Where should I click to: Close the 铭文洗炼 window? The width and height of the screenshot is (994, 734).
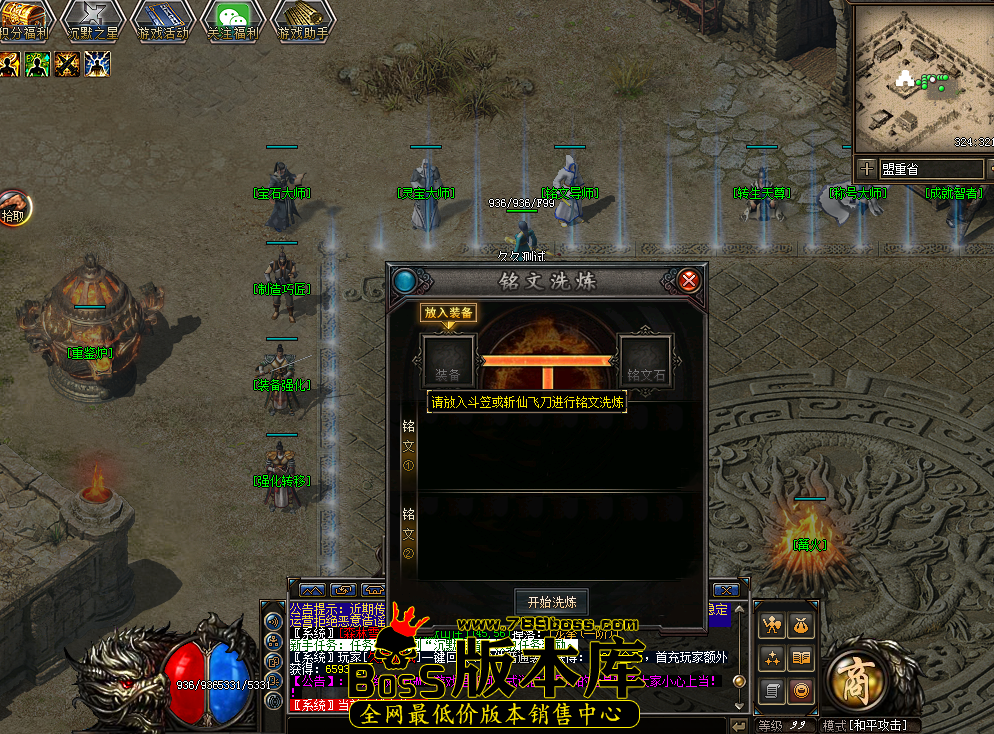689,281
